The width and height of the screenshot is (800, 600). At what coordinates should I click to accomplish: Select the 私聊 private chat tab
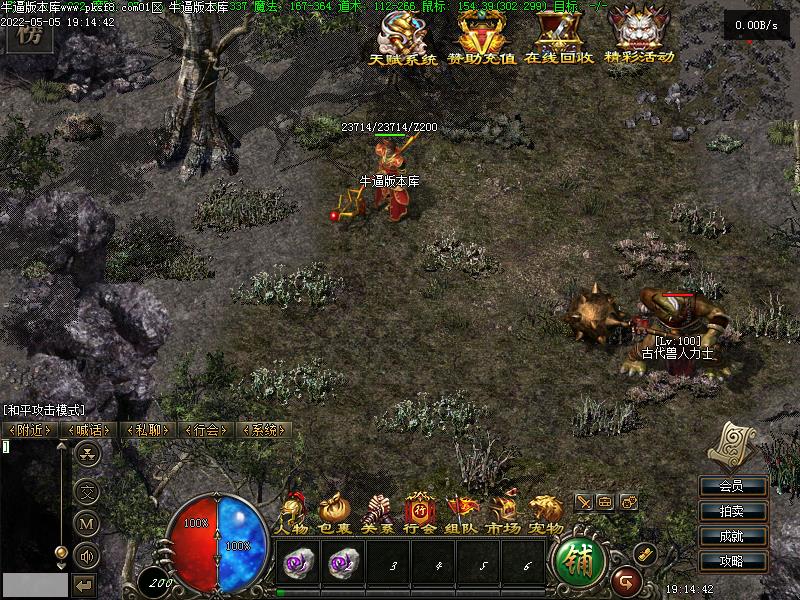(x=147, y=430)
